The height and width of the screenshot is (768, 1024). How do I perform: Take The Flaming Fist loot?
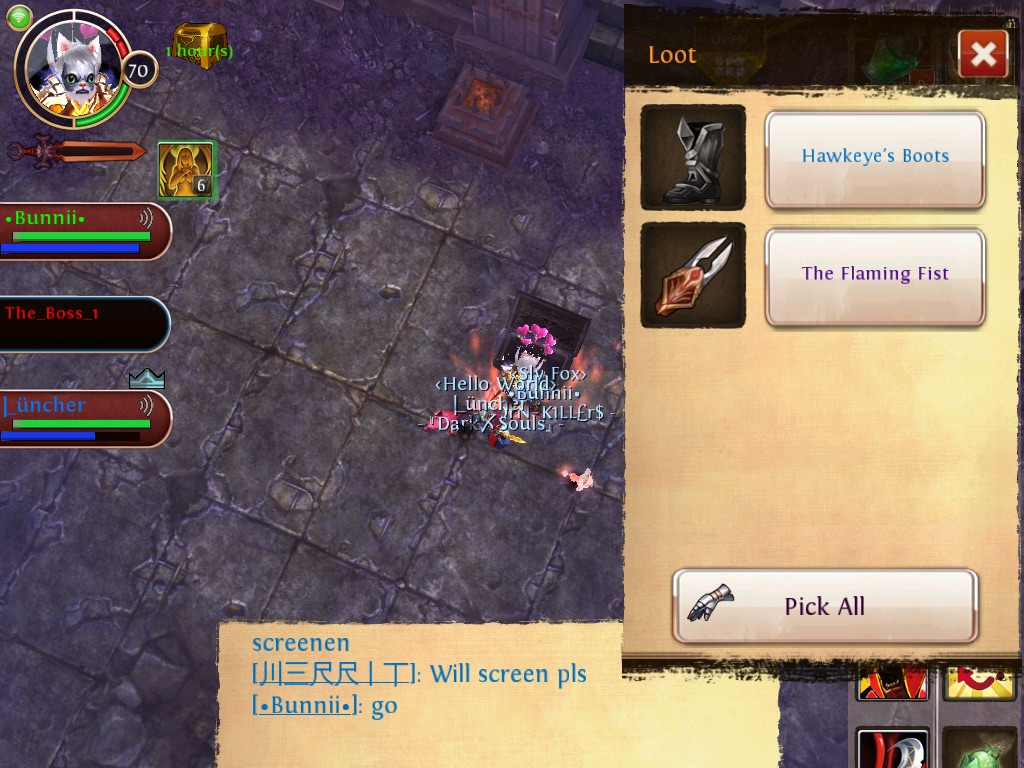875,276
